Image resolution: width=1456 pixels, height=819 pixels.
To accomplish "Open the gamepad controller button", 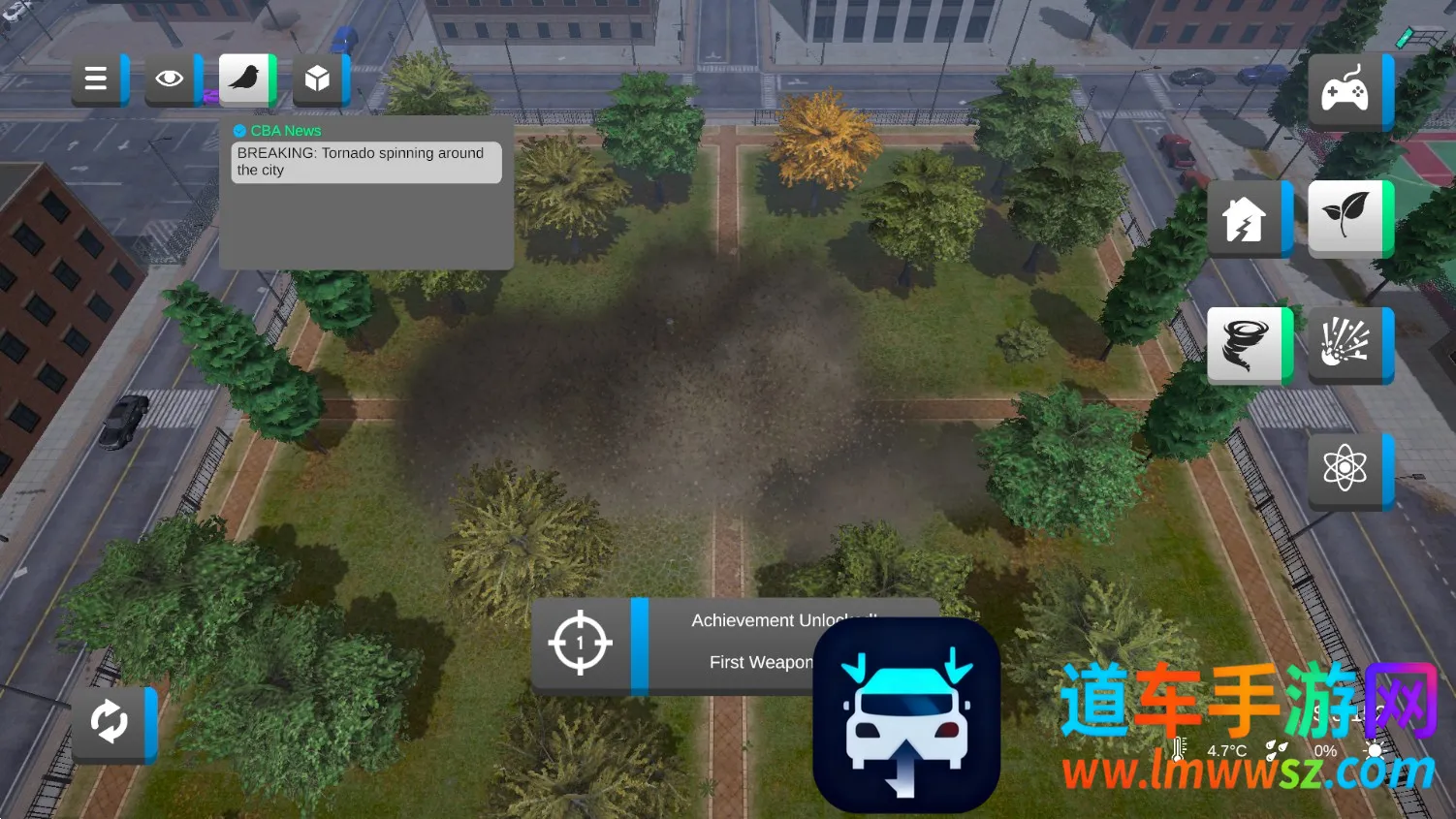I will point(1345,92).
